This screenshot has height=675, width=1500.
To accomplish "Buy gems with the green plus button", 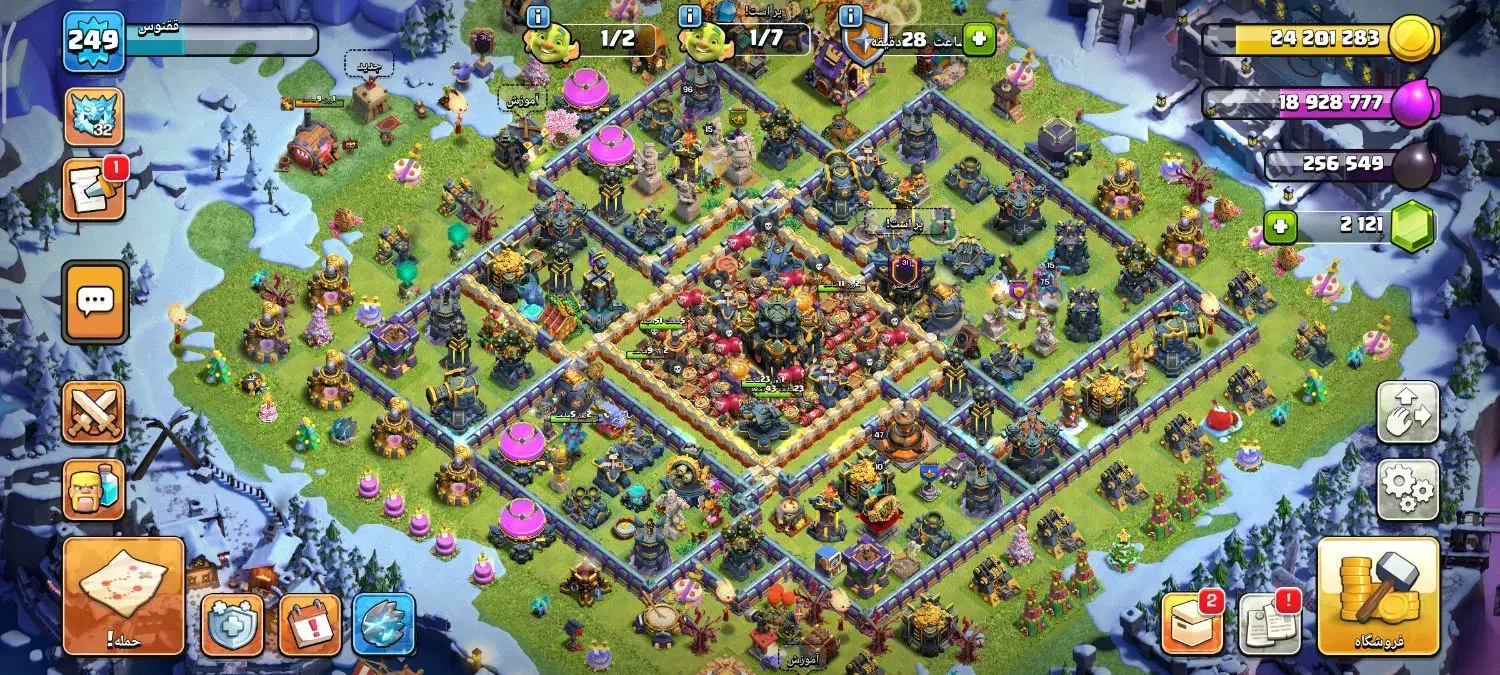I will point(1281,227).
